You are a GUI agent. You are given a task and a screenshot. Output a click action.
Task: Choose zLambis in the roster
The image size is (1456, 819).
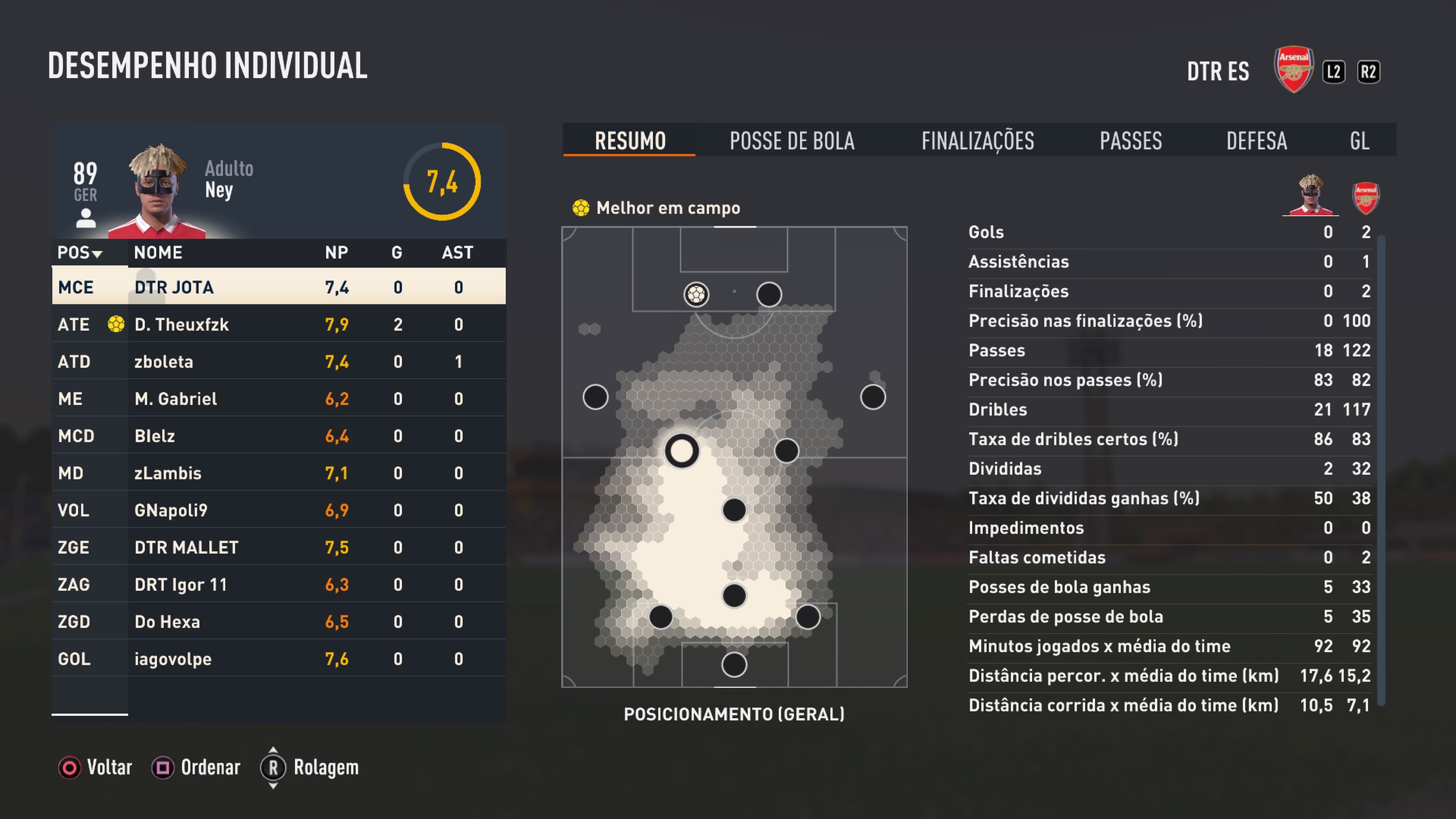(x=279, y=473)
